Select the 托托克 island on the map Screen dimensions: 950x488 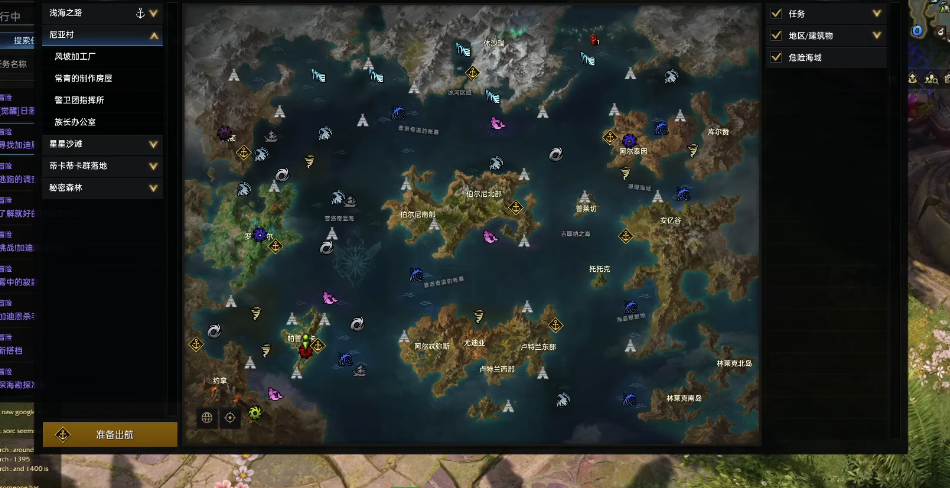coord(600,269)
